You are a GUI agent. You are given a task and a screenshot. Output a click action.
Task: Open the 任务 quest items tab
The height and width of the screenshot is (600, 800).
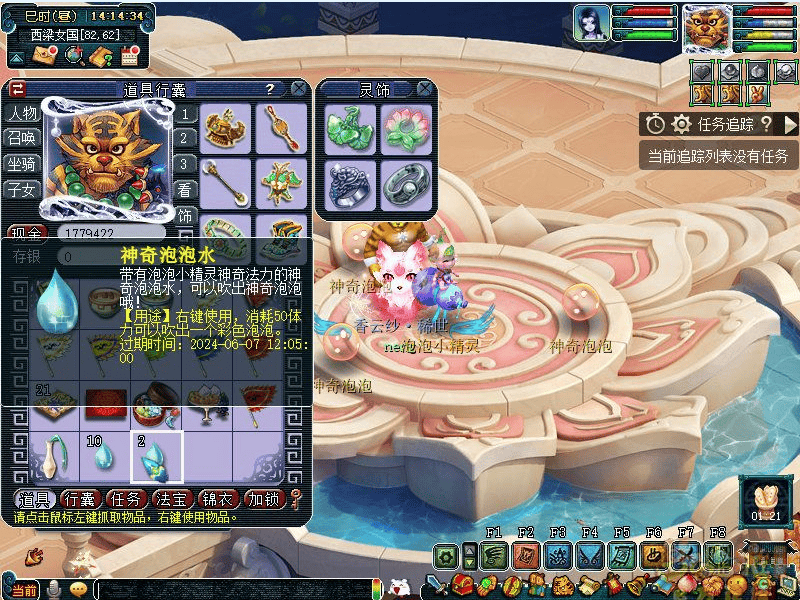[x=127, y=498]
